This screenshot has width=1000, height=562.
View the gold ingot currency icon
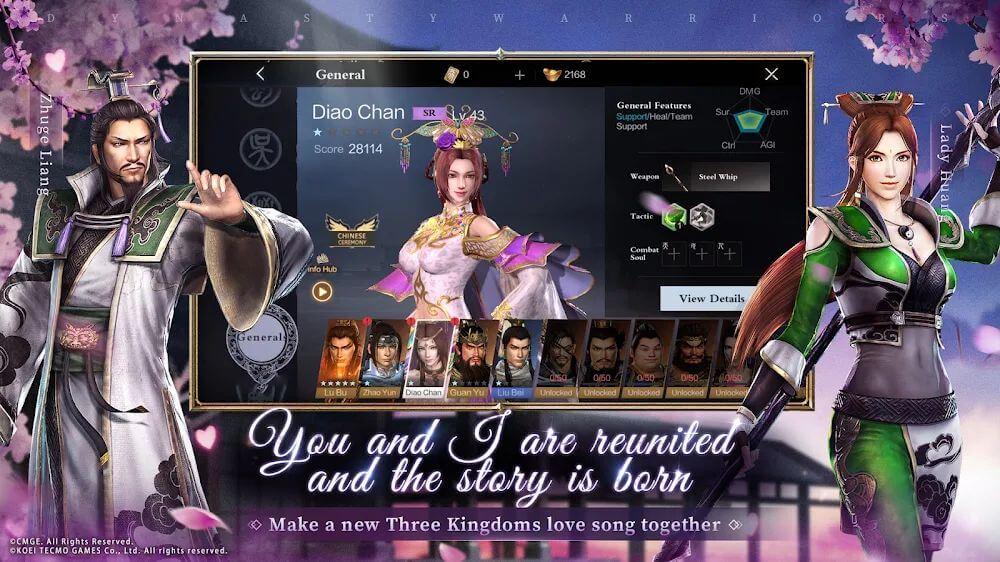(552, 75)
